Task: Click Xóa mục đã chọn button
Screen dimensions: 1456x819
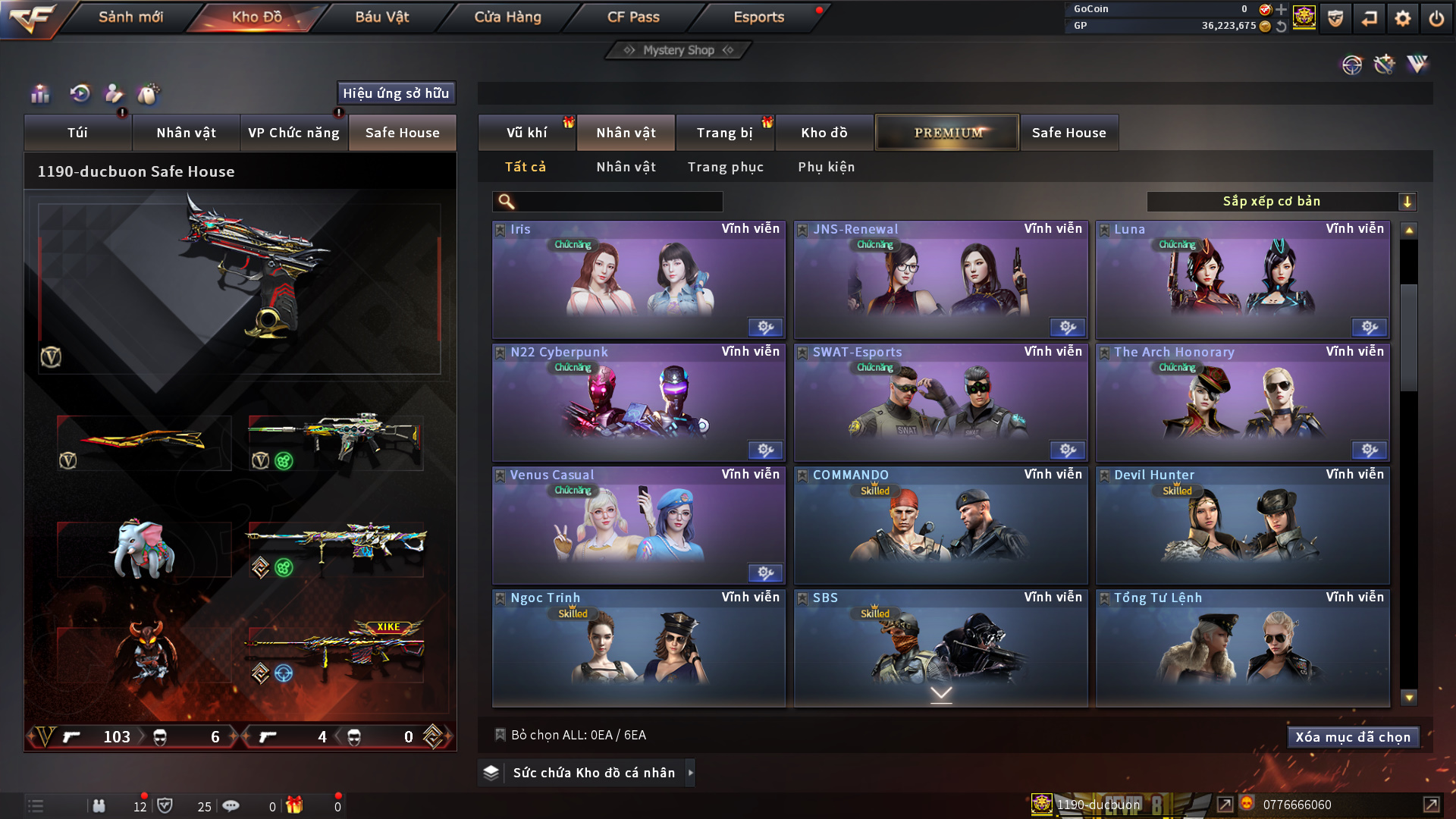Action: coord(1352,737)
